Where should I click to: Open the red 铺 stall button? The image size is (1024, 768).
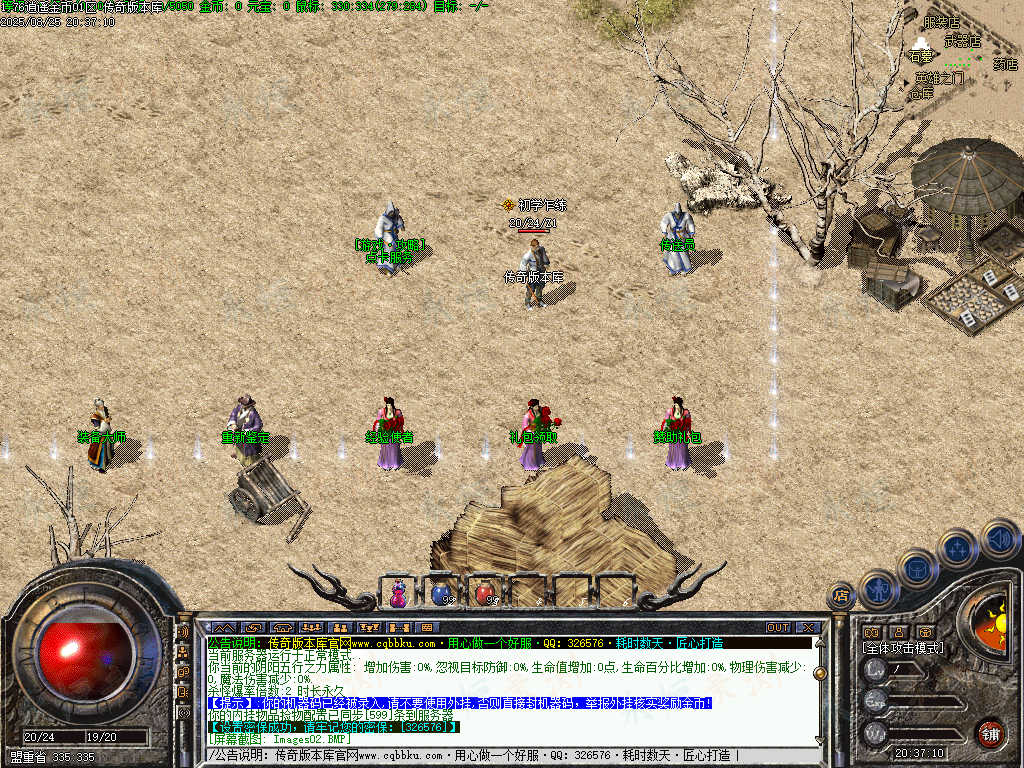990,733
